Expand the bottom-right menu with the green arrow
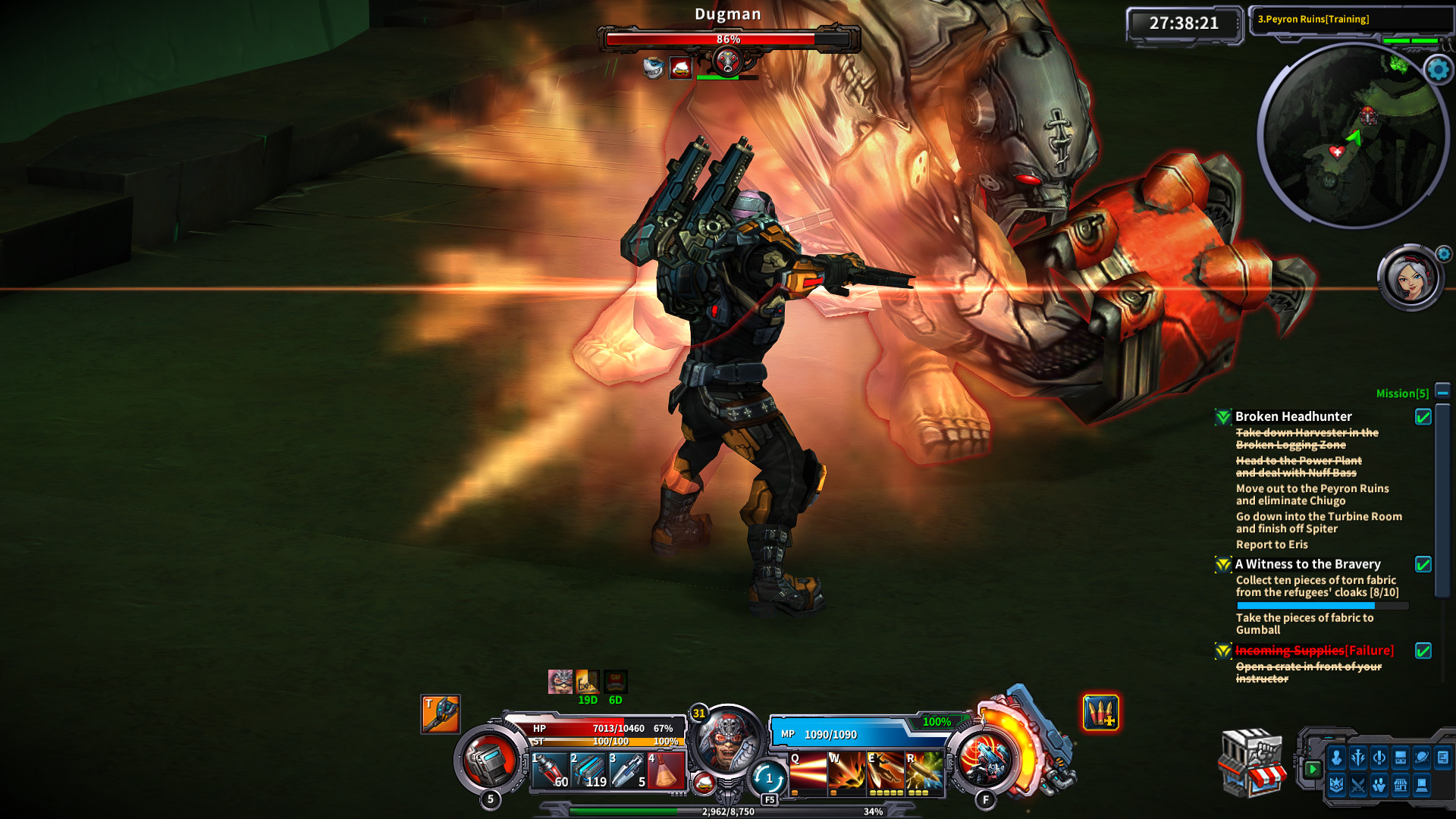 [x=1313, y=768]
